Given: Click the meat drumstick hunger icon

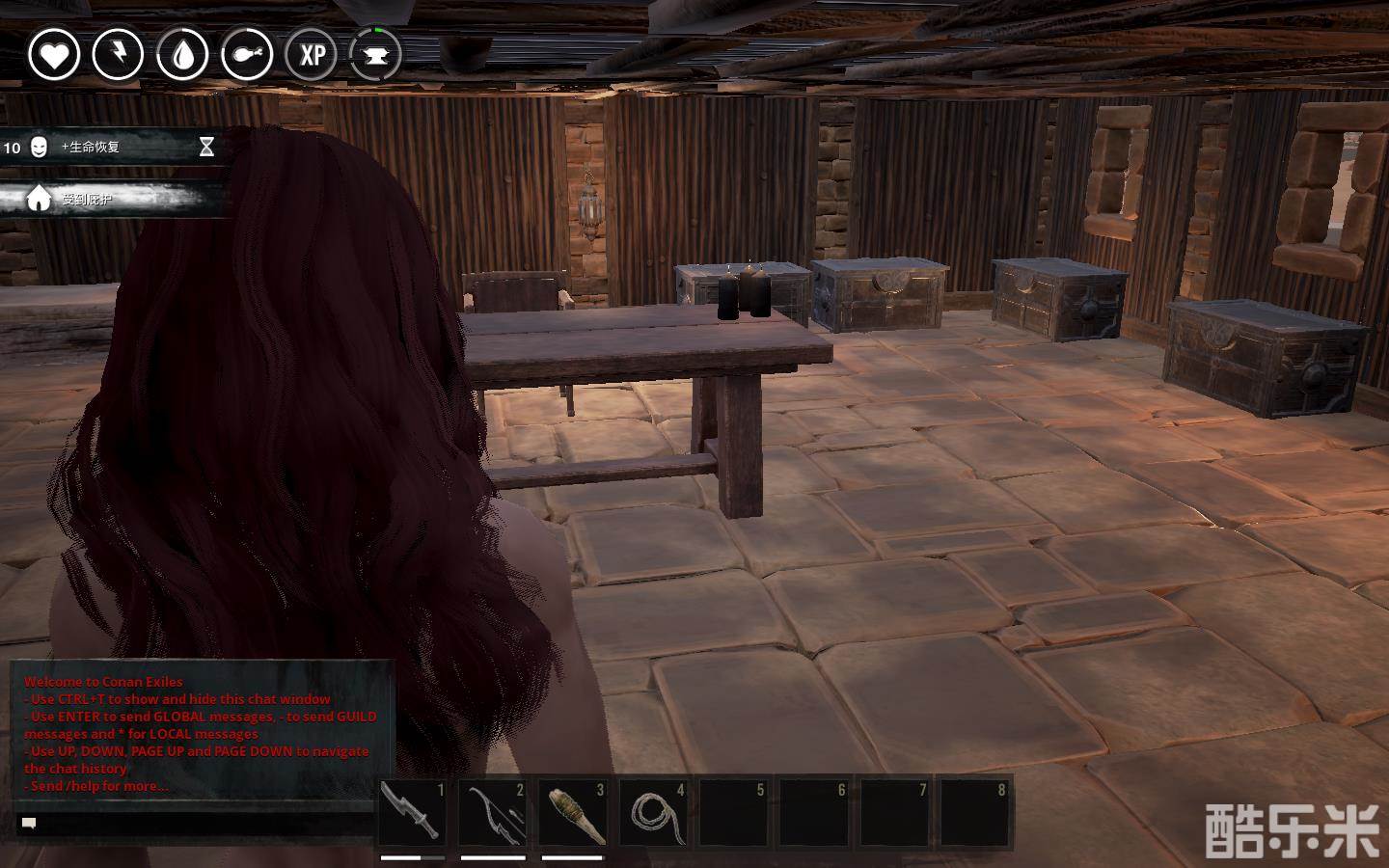Looking at the screenshot, I should point(247,54).
